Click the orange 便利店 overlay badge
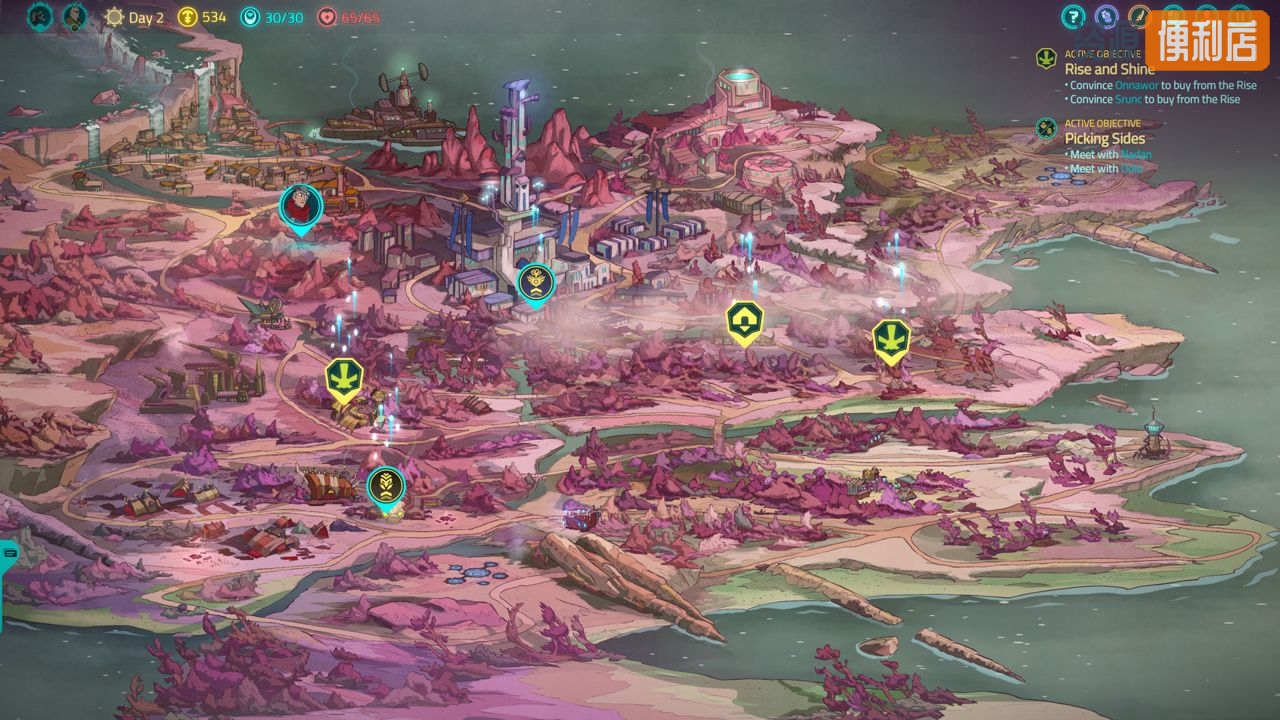The image size is (1280, 720). pyautogui.click(x=1206, y=40)
